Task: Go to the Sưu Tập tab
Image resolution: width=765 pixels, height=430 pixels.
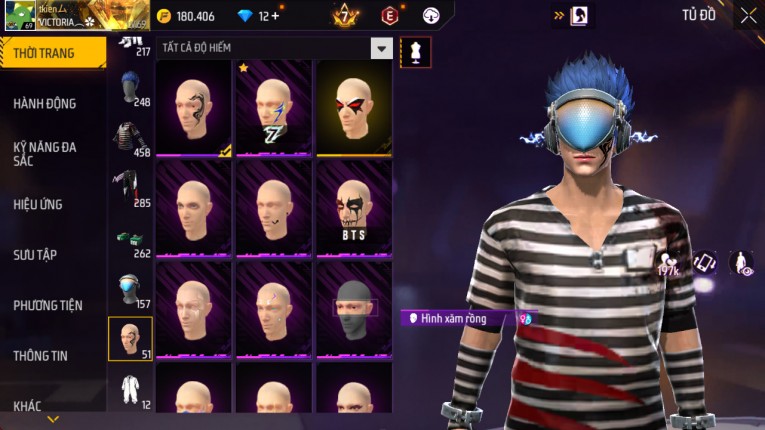Action: coord(34,254)
